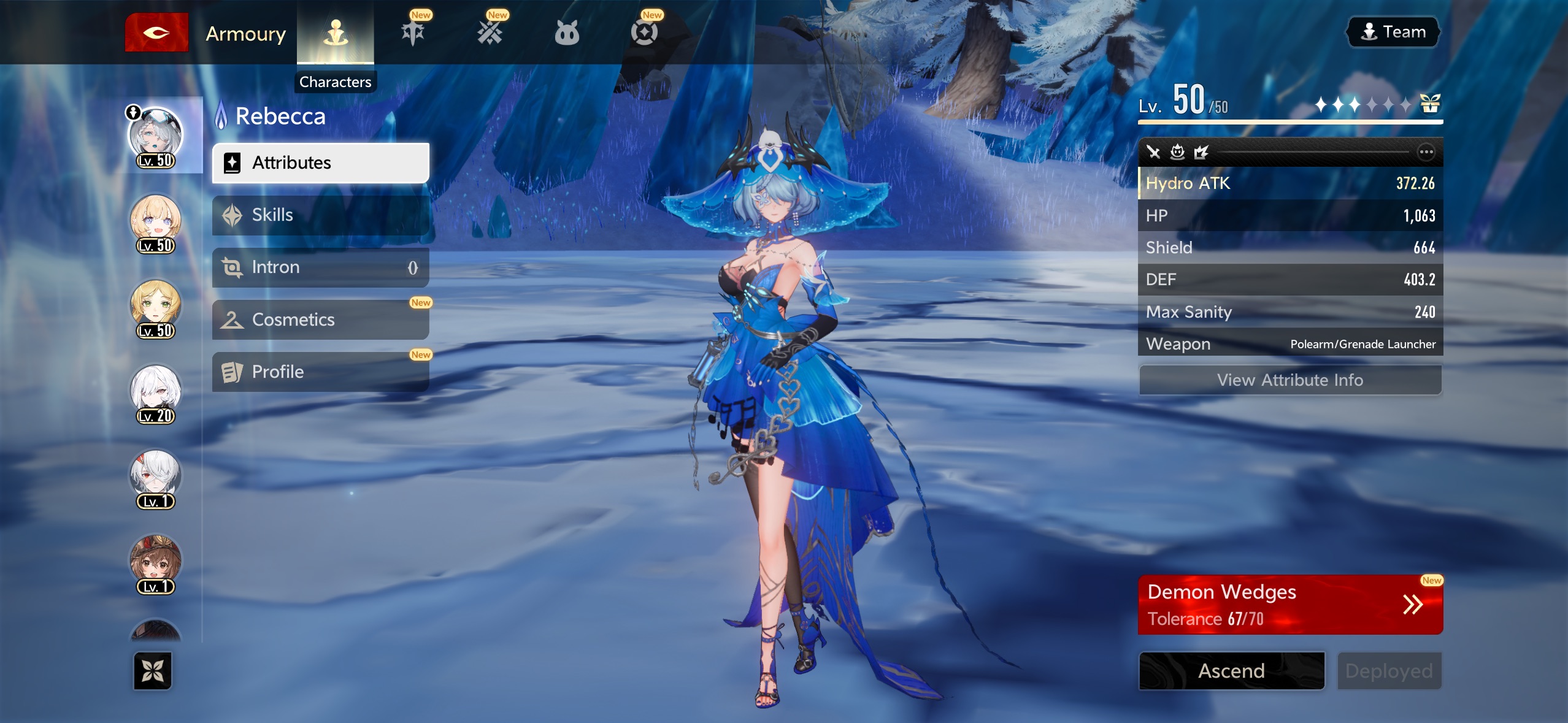
Task: Open the Team button
Action: (1393, 32)
